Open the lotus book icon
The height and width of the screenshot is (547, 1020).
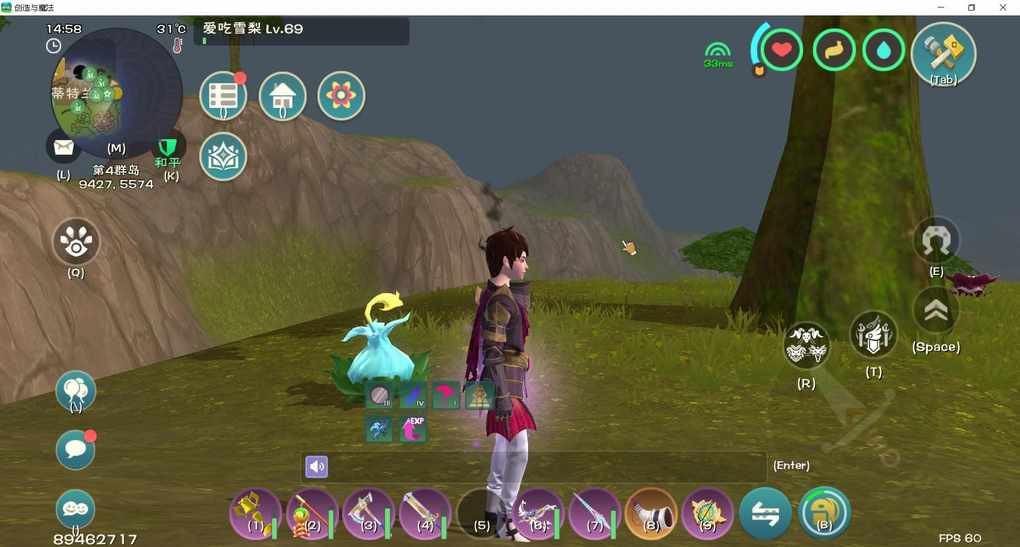(x=223, y=156)
